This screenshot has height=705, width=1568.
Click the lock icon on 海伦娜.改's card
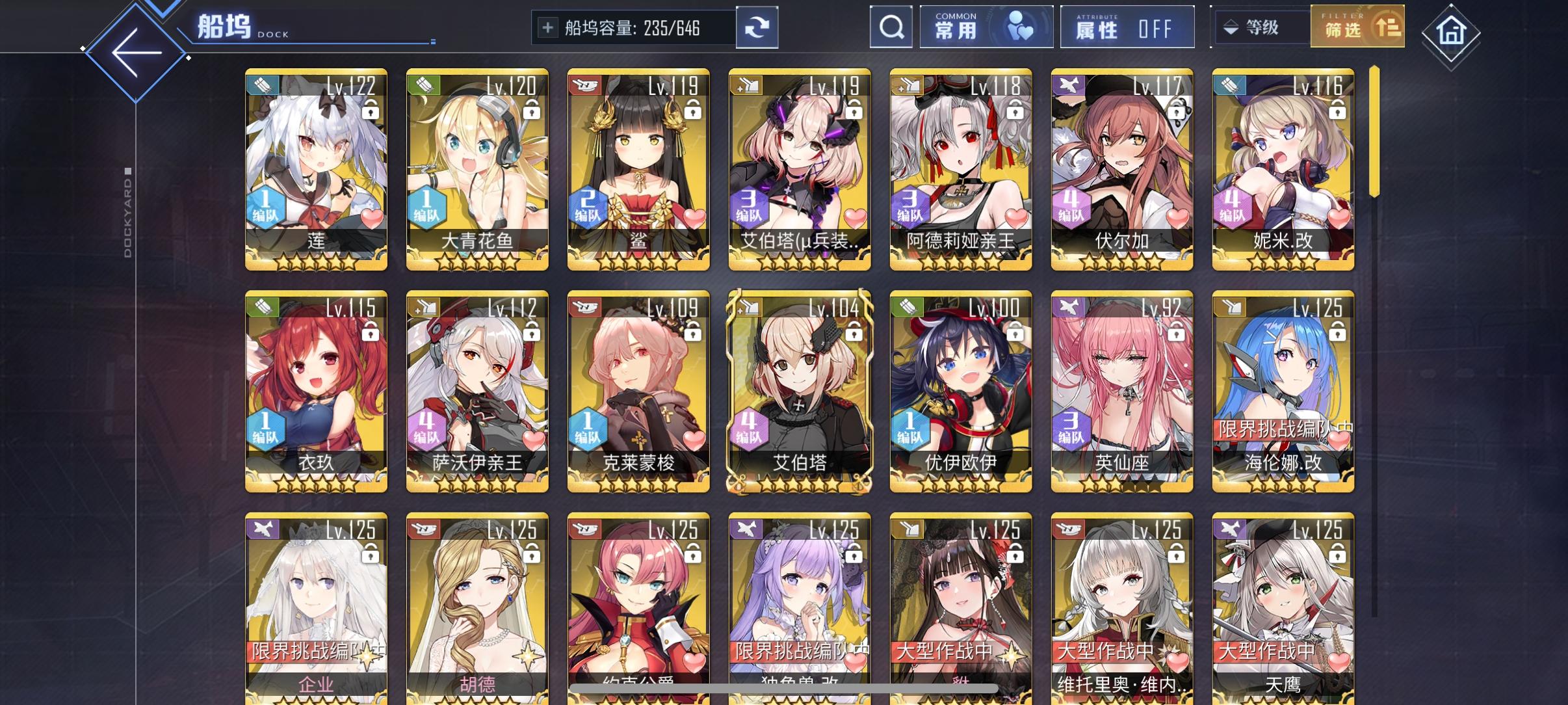(x=1337, y=333)
